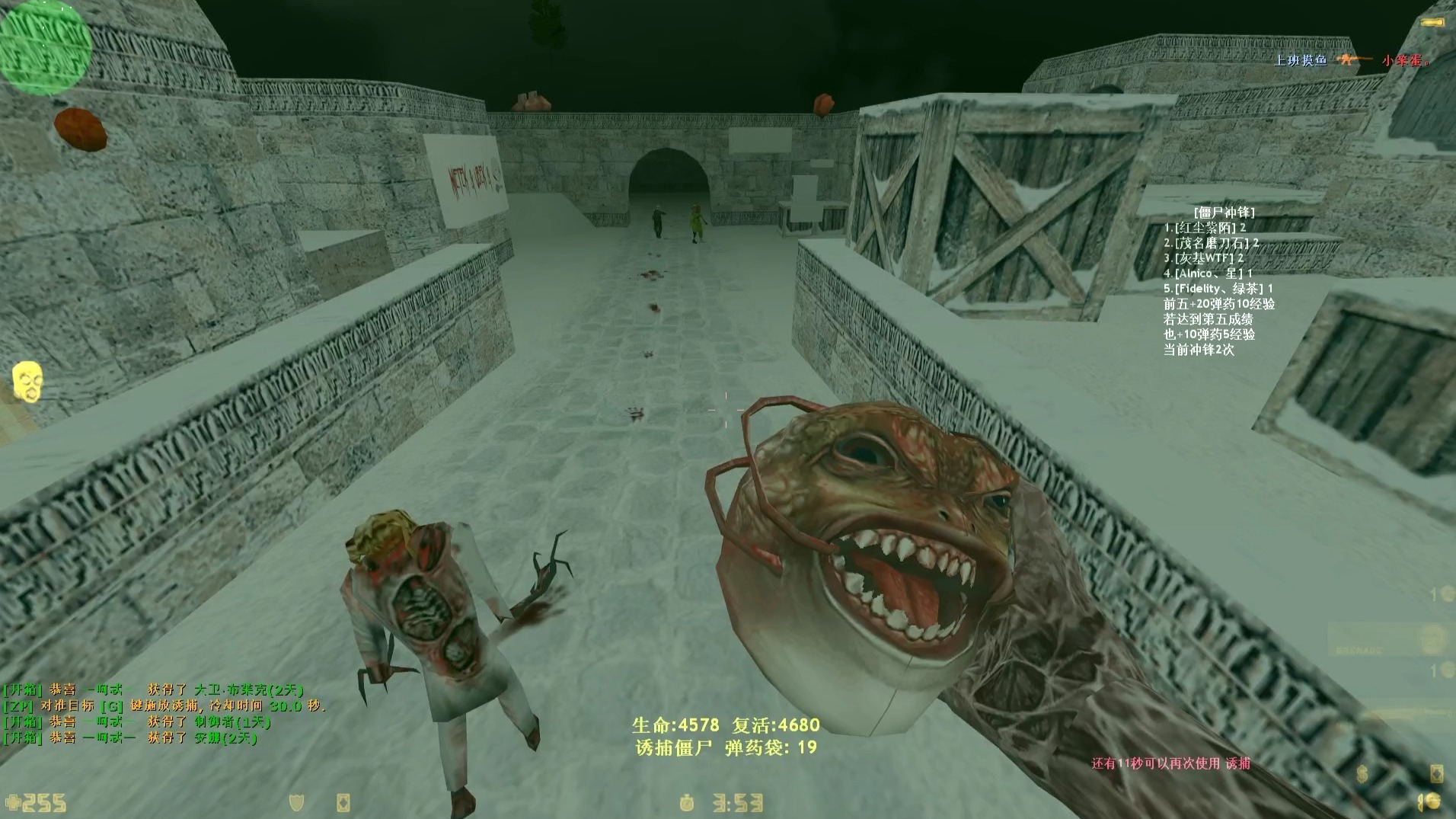Select the yellow skull icon
The height and width of the screenshot is (819, 1456).
coord(27,380)
